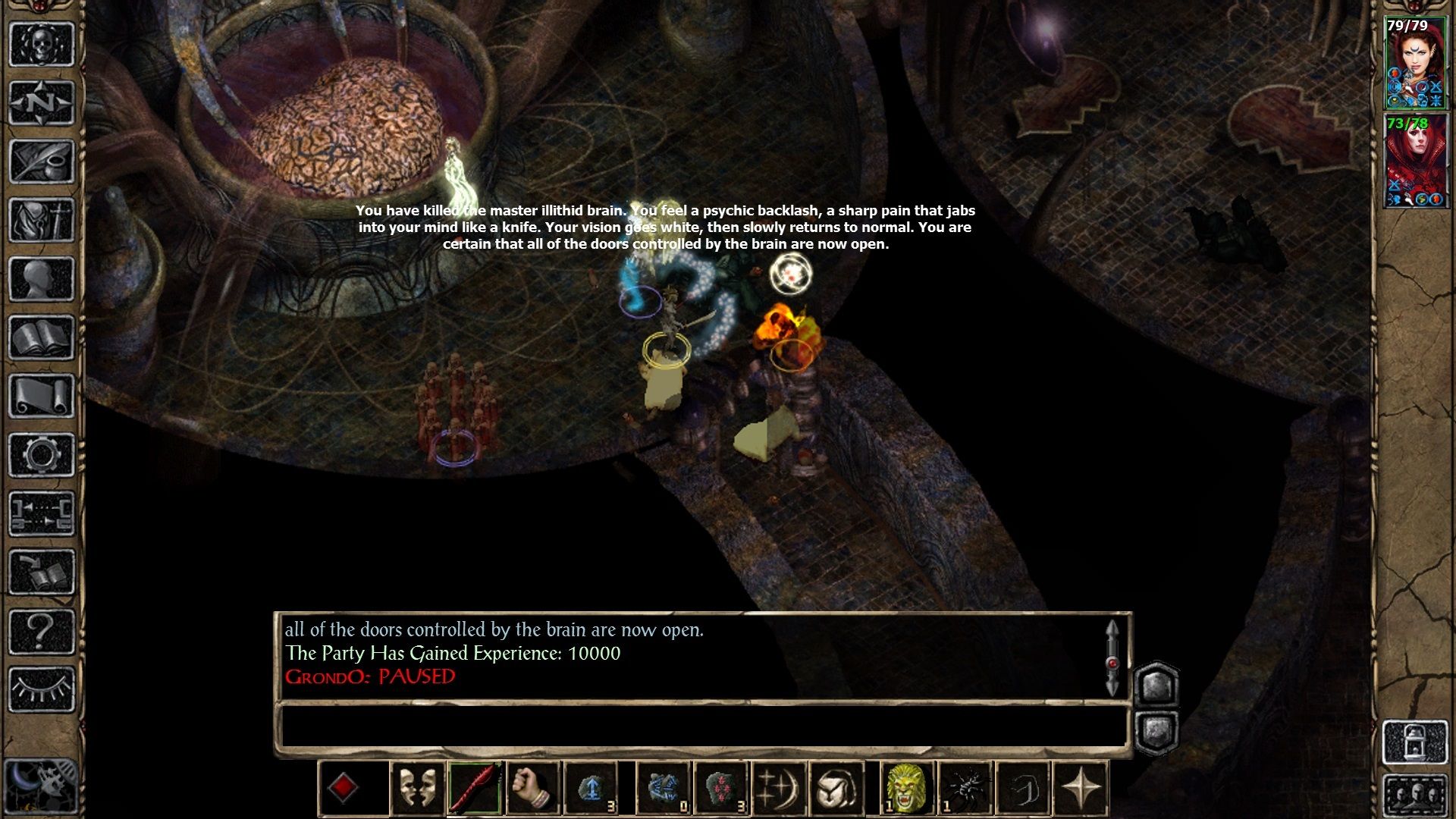Activate the theater masks ability
1456x819 pixels.
(416, 789)
